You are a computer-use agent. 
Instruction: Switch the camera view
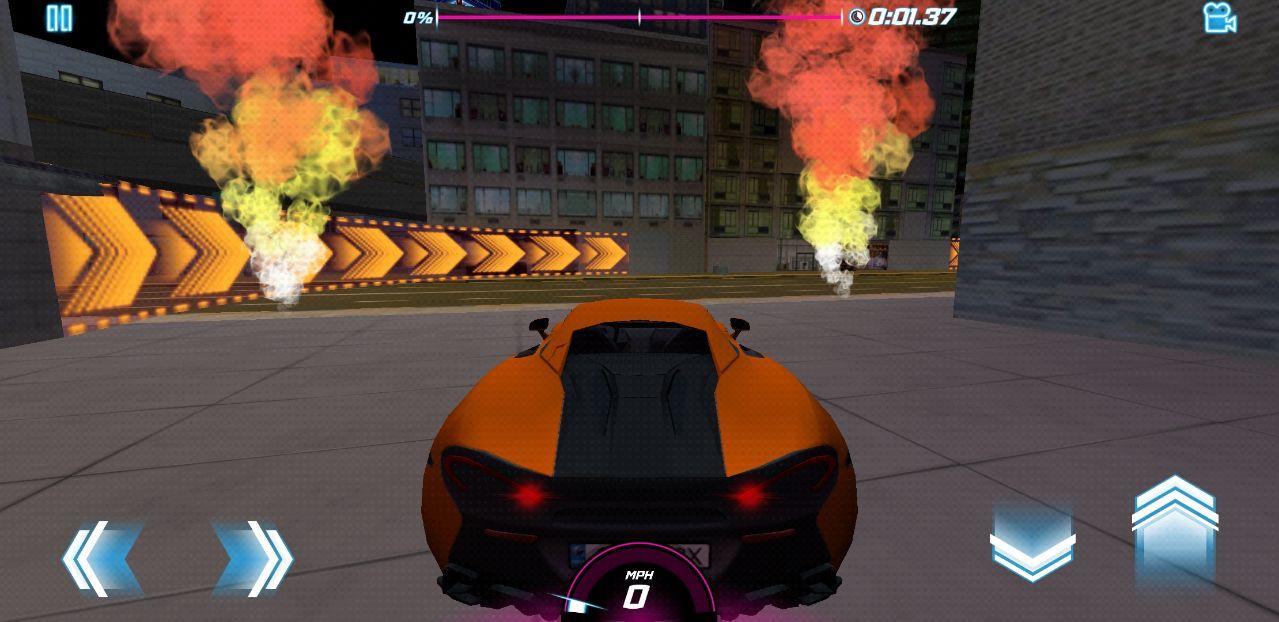(1219, 18)
